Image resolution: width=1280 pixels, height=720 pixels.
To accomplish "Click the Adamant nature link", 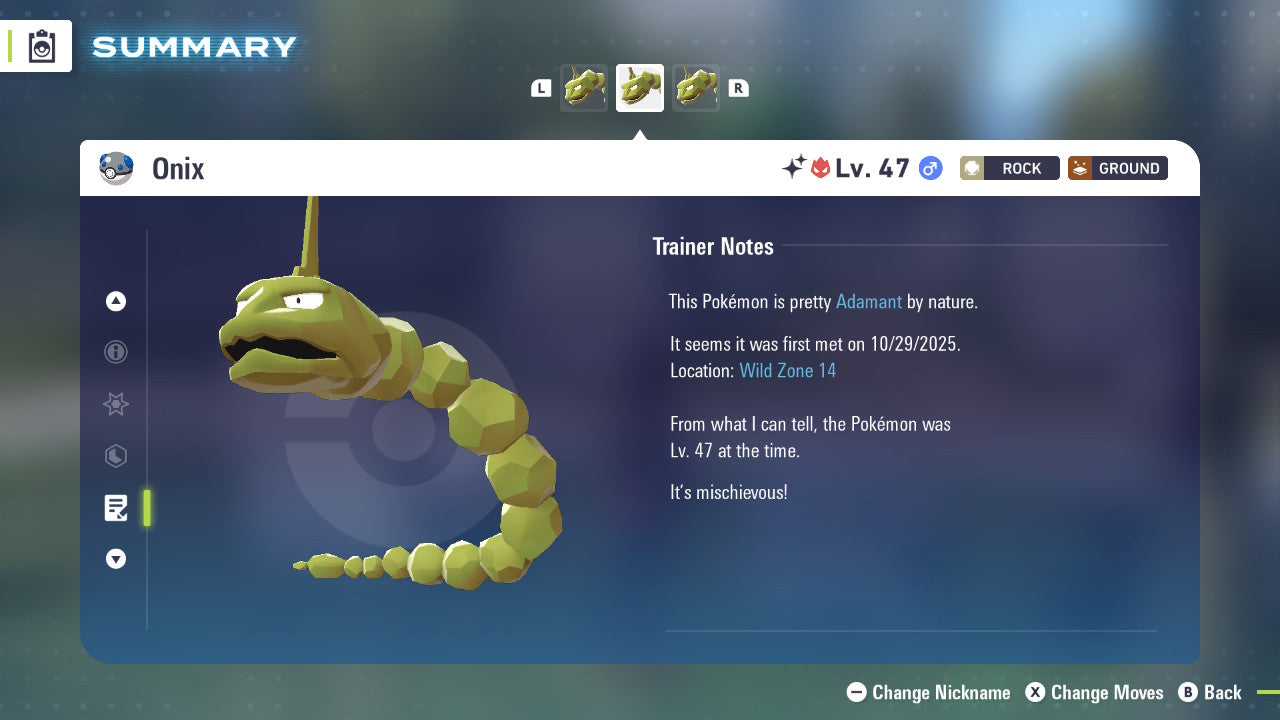I will pyautogui.click(x=868, y=301).
